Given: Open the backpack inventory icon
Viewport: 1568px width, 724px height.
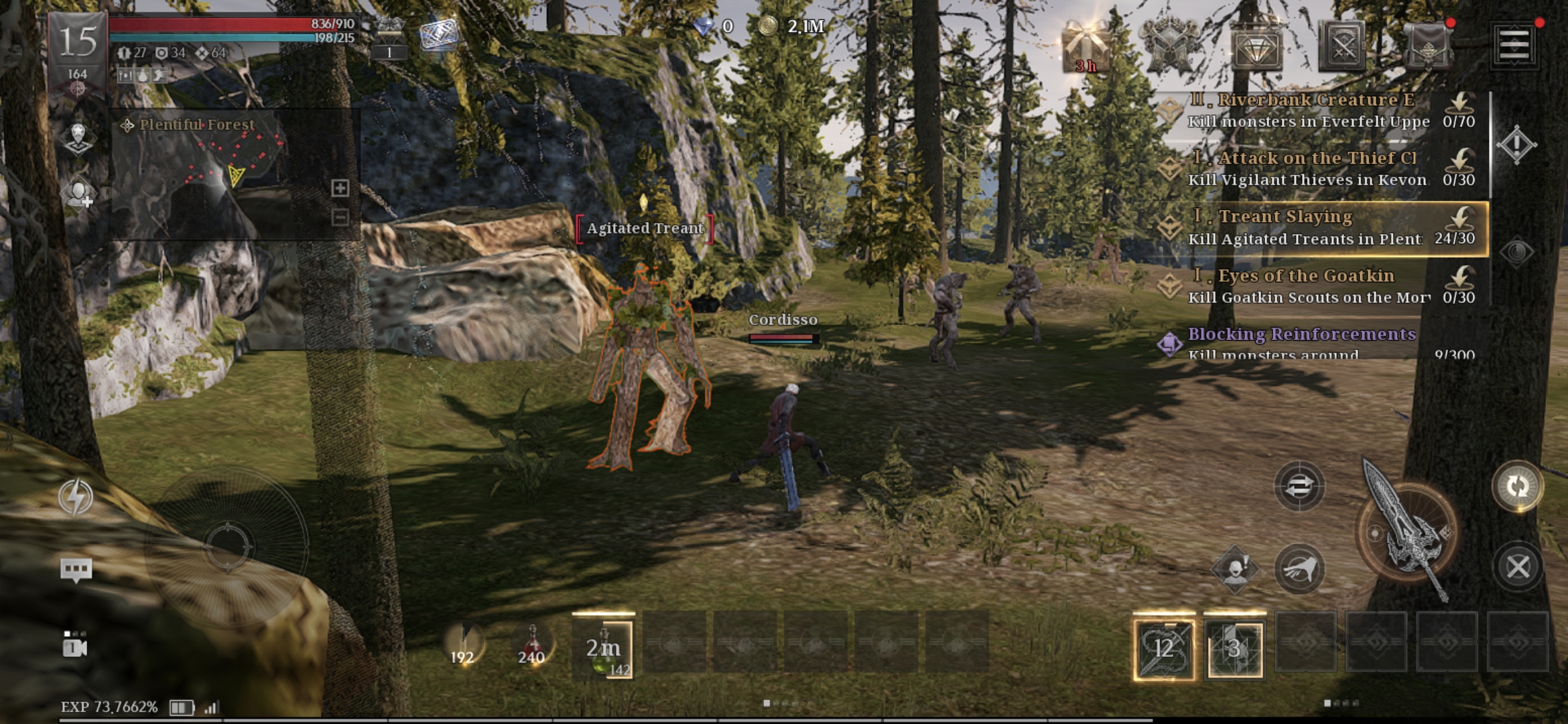Looking at the screenshot, I should click(x=1428, y=47).
